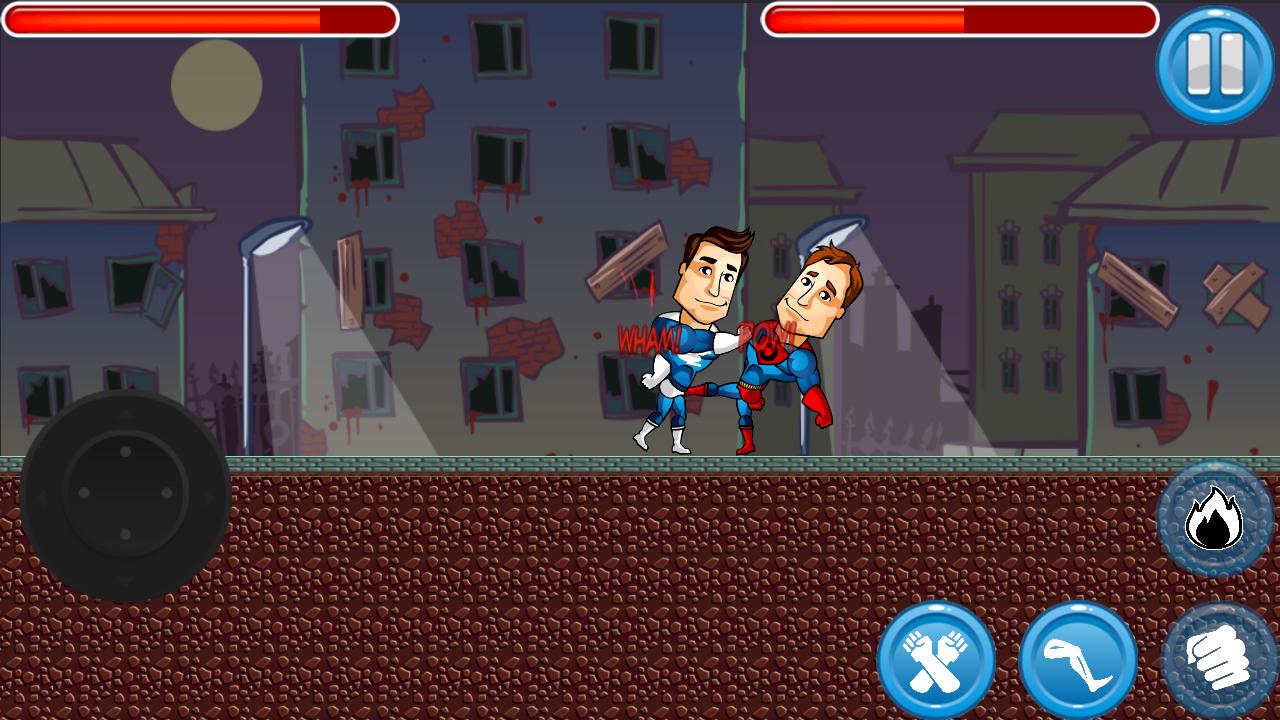Click the POW text effect

click(765, 336)
